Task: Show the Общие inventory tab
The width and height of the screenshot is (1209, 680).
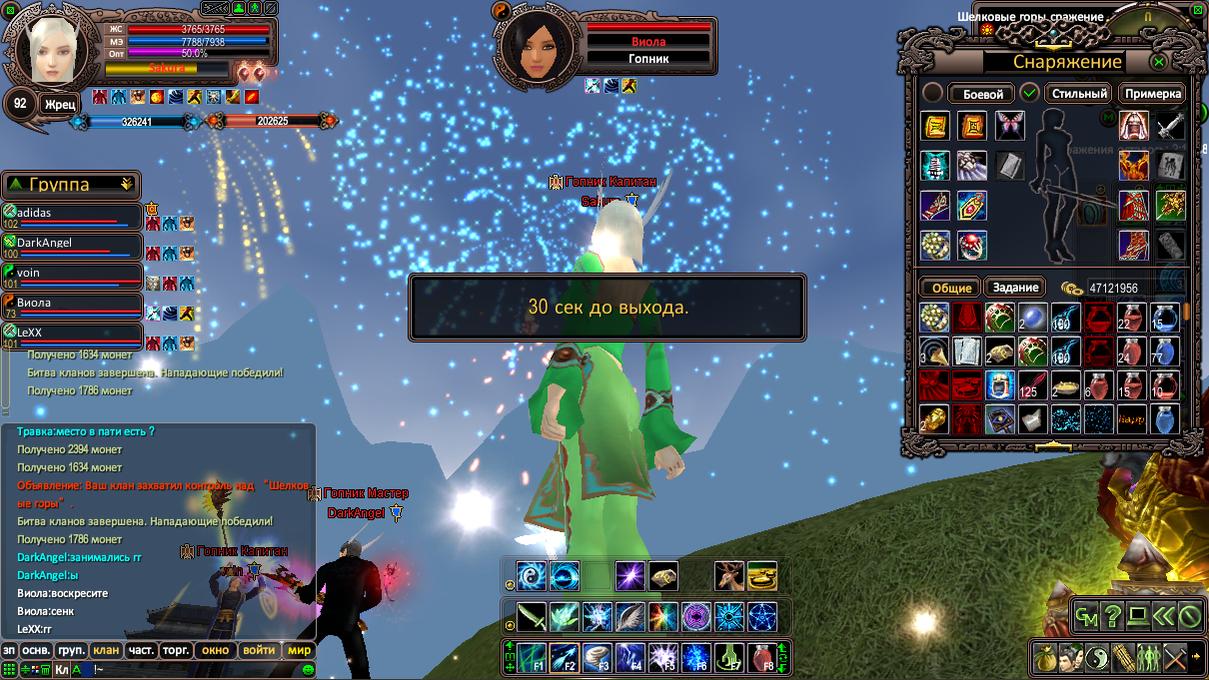Action: 951,287
